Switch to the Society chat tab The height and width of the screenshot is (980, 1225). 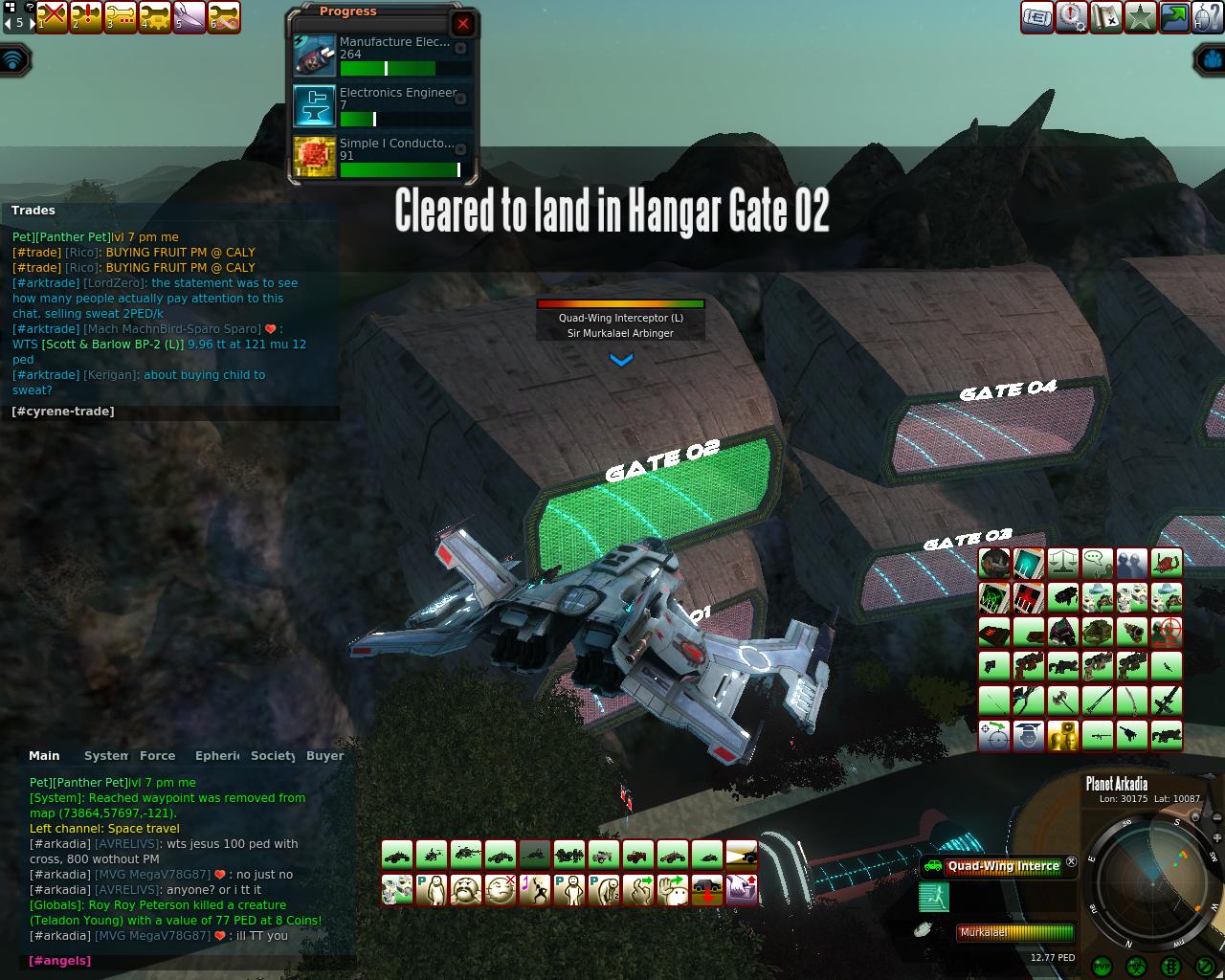(x=272, y=756)
